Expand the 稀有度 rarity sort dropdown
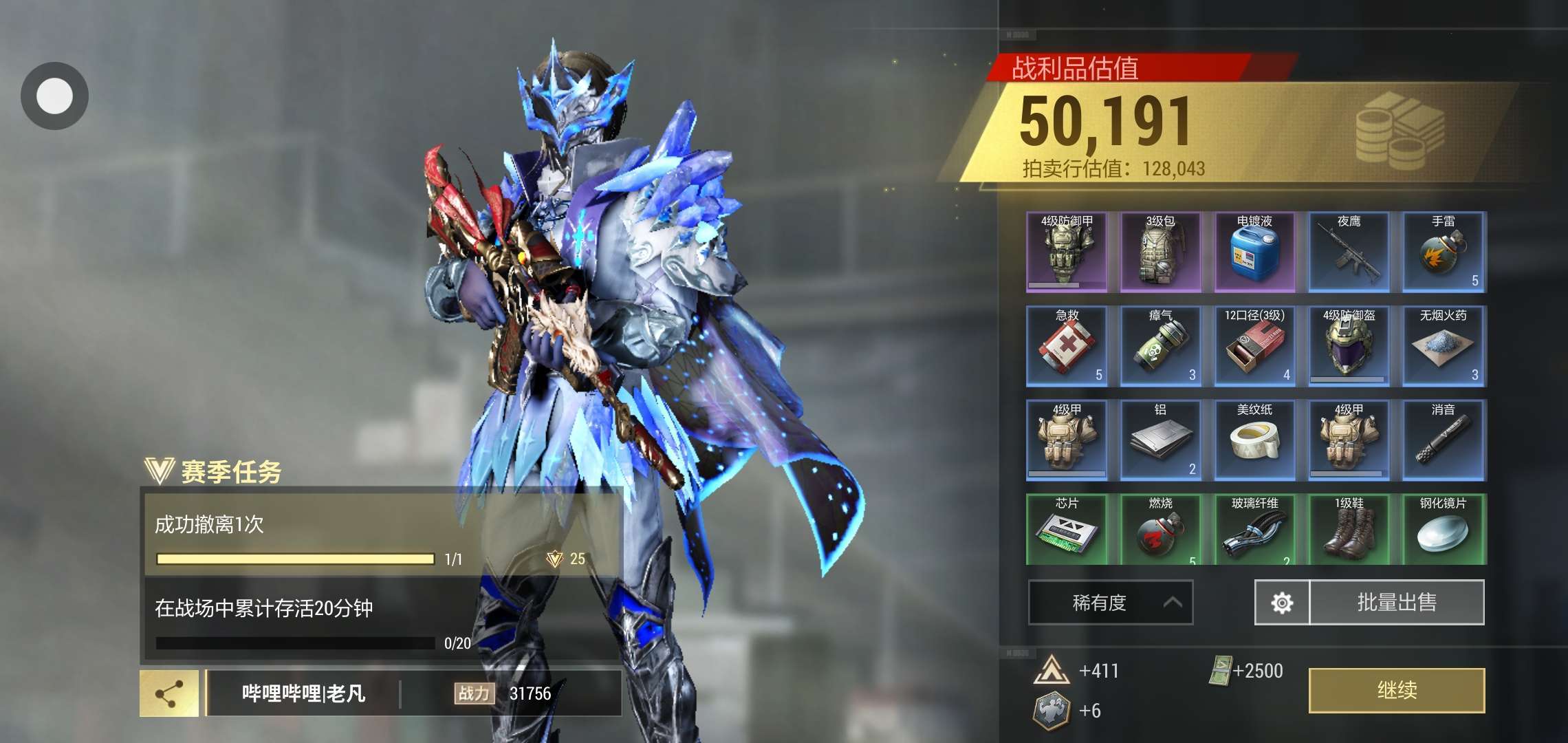Image resolution: width=1568 pixels, height=743 pixels. pos(1110,603)
